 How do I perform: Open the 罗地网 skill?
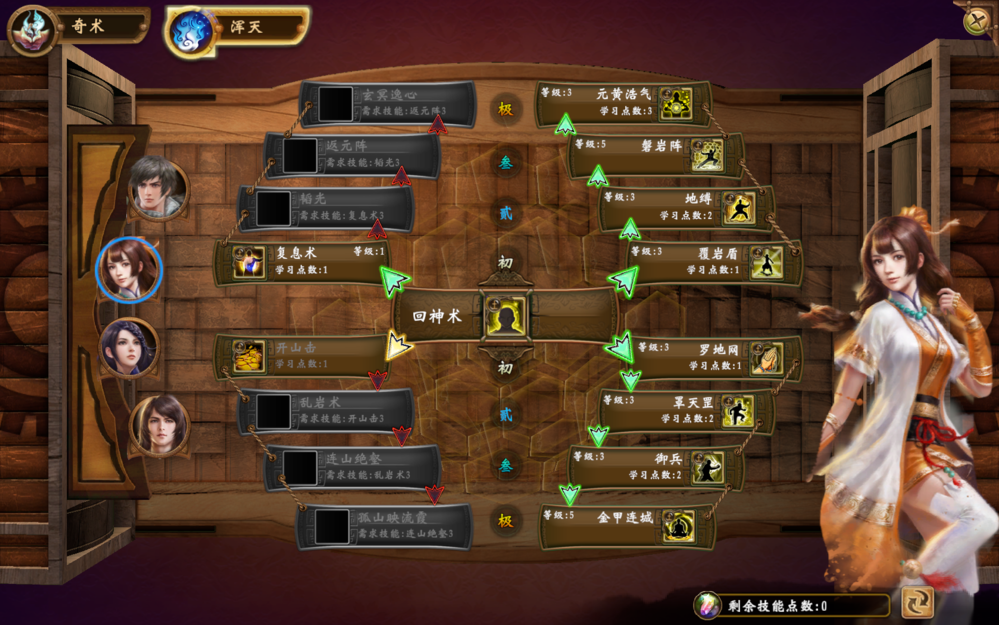coord(714,357)
